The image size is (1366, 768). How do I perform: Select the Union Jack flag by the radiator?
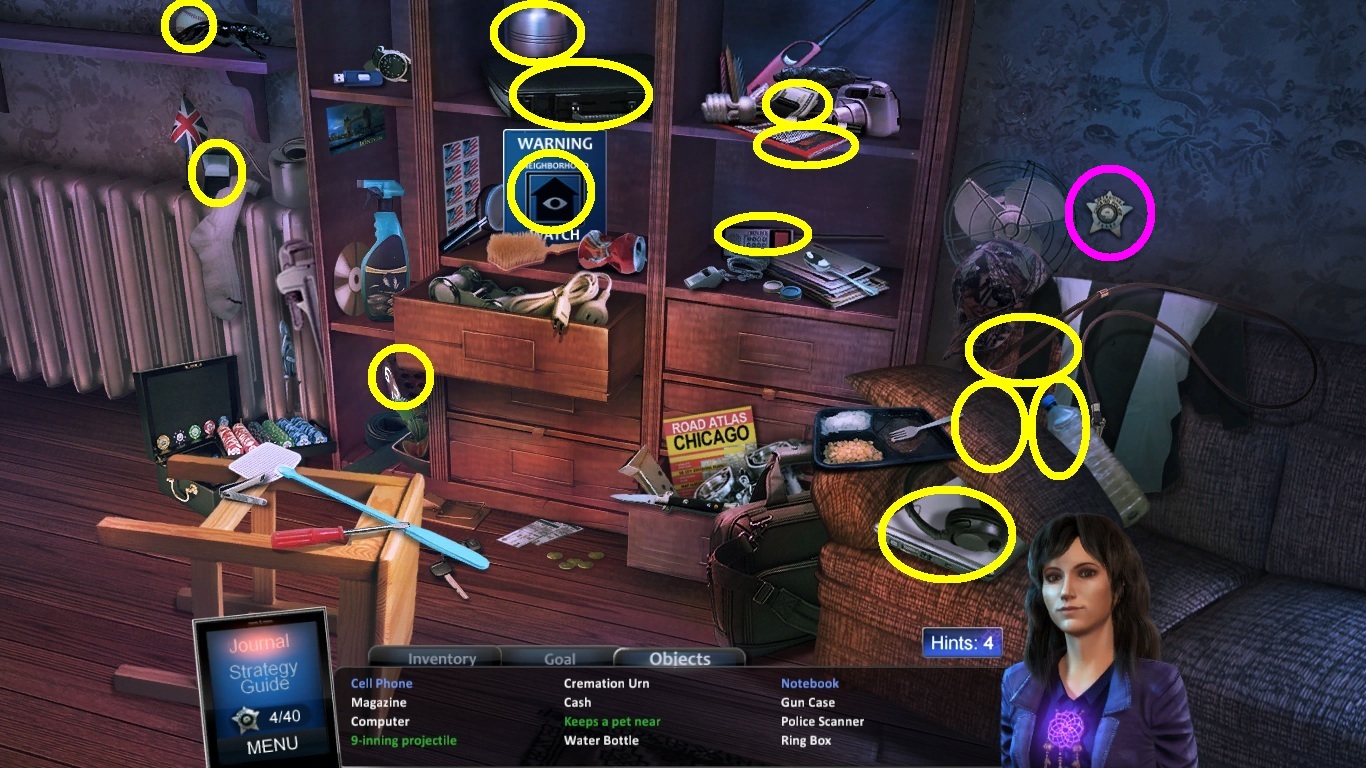coord(185,125)
